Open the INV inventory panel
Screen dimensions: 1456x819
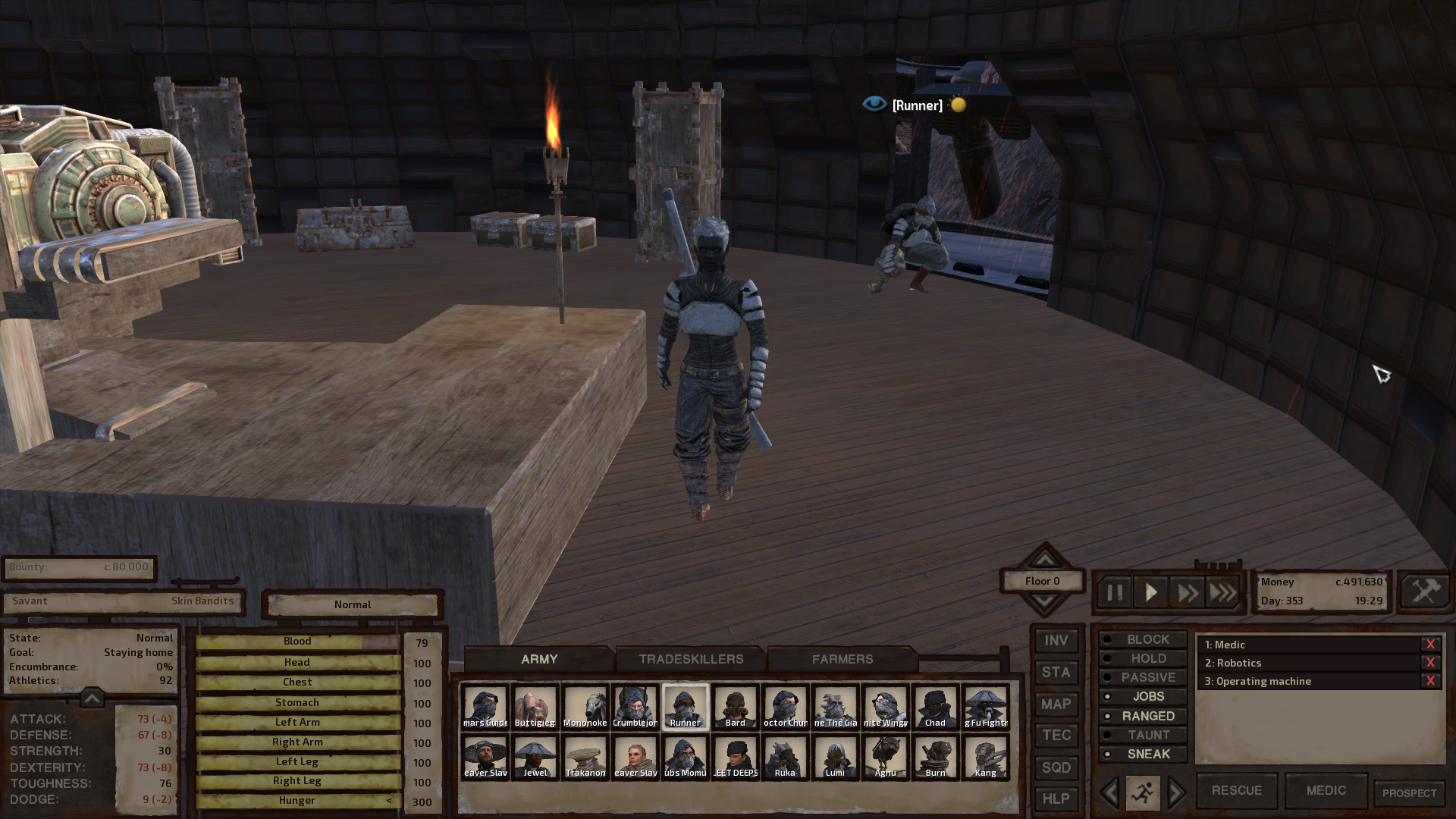tap(1056, 641)
